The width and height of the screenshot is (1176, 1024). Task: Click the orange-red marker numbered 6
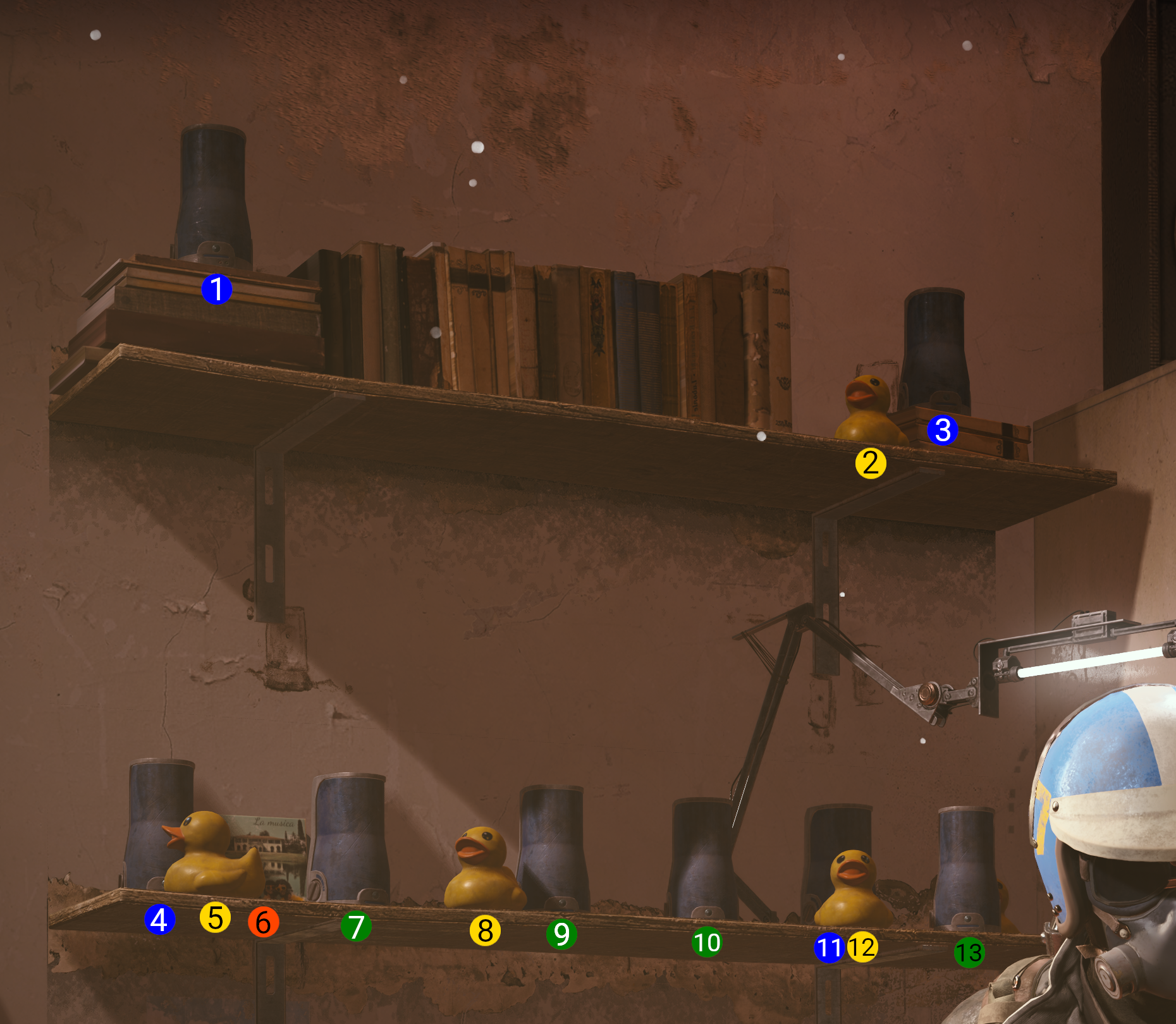coord(263,922)
